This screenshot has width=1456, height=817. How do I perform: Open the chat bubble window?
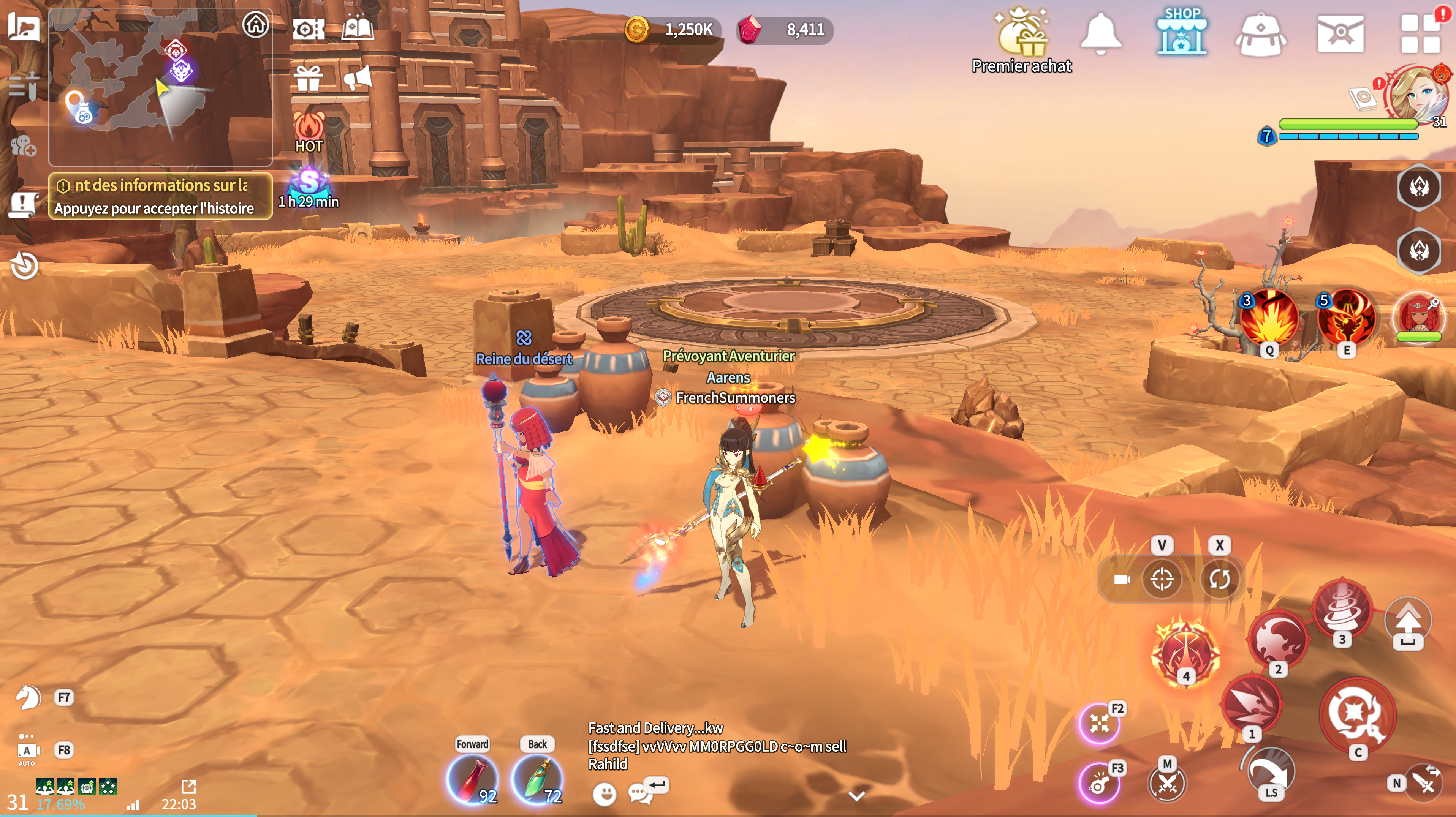(639, 793)
